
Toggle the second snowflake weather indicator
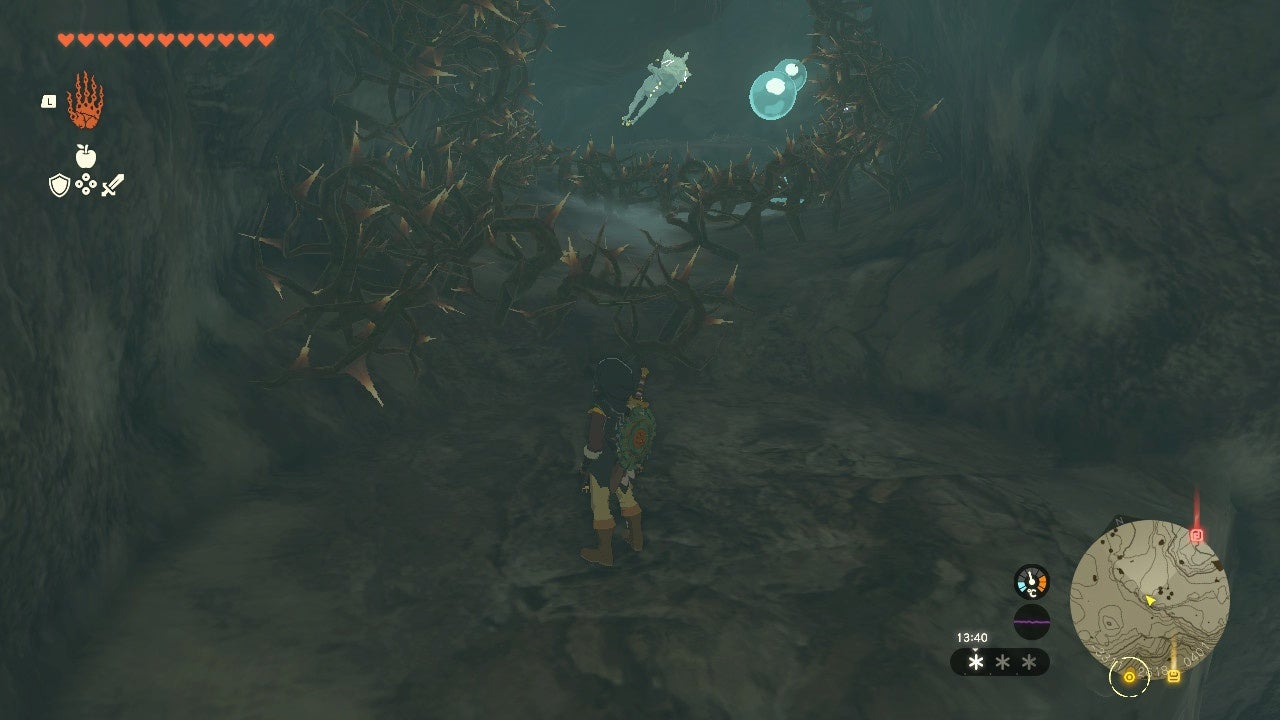pyautogui.click(x=1002, y=663)
